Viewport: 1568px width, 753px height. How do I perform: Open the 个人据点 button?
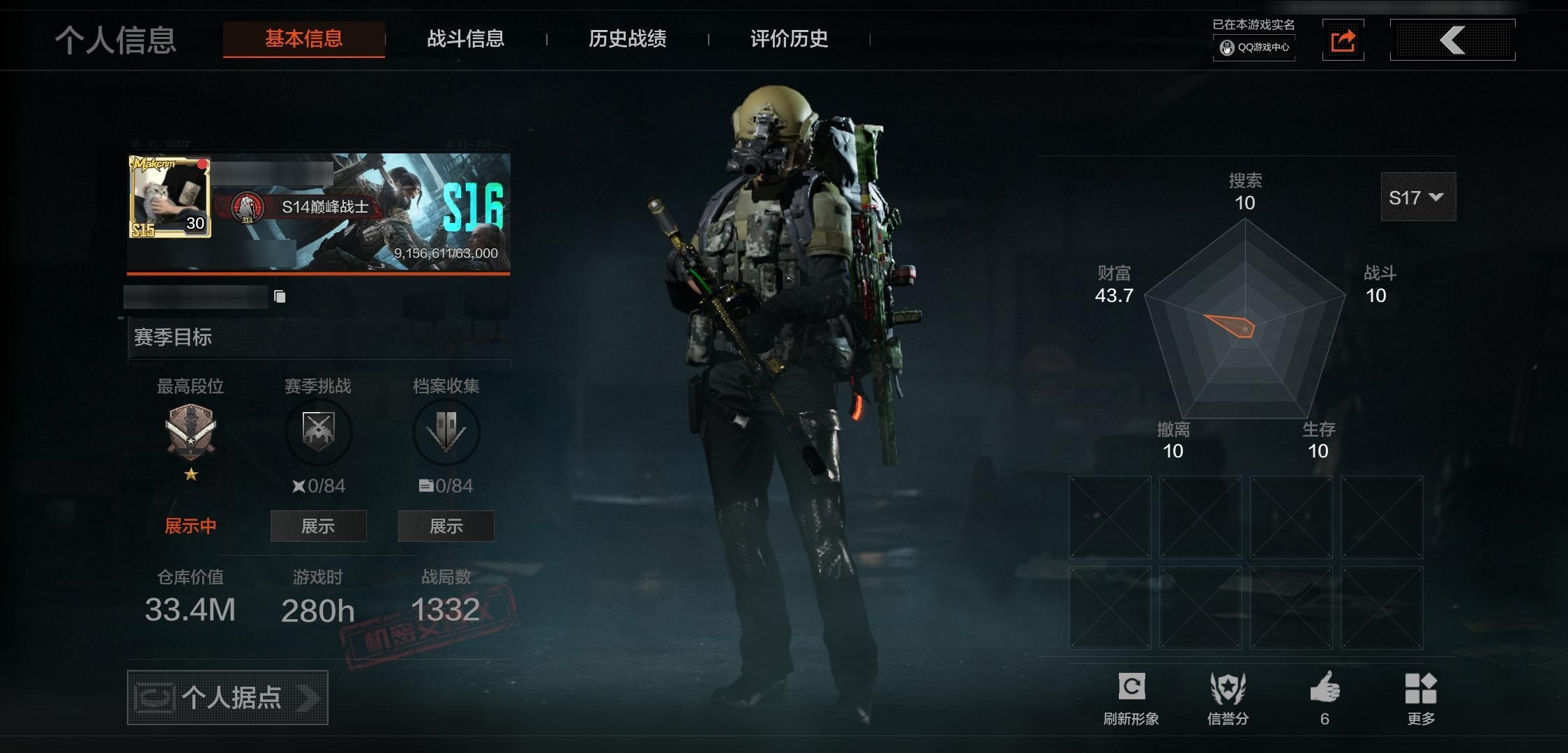pyautogui.click(x=227, y=697)
